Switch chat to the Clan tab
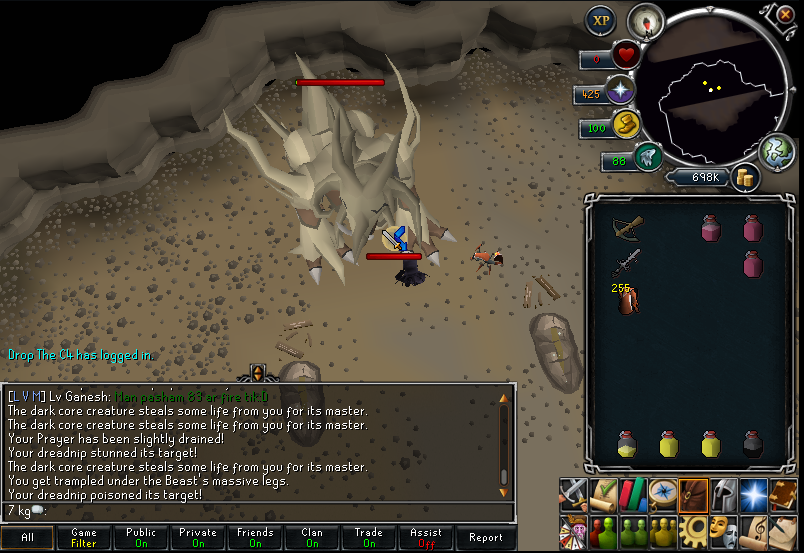 pyautogui.click(x=312, y=537)
